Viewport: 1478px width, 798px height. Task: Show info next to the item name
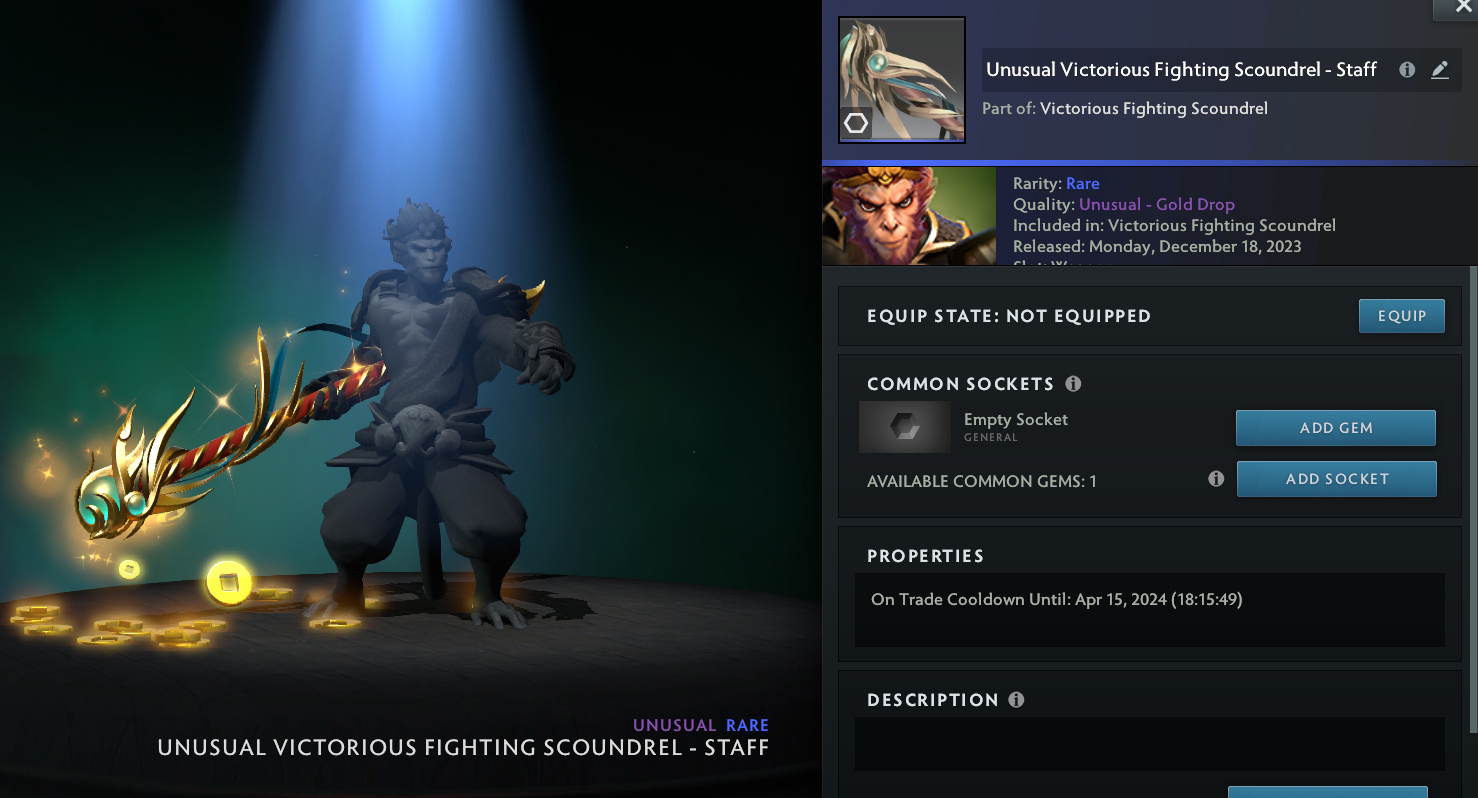pyautogui.click(x=1407, y=70)
